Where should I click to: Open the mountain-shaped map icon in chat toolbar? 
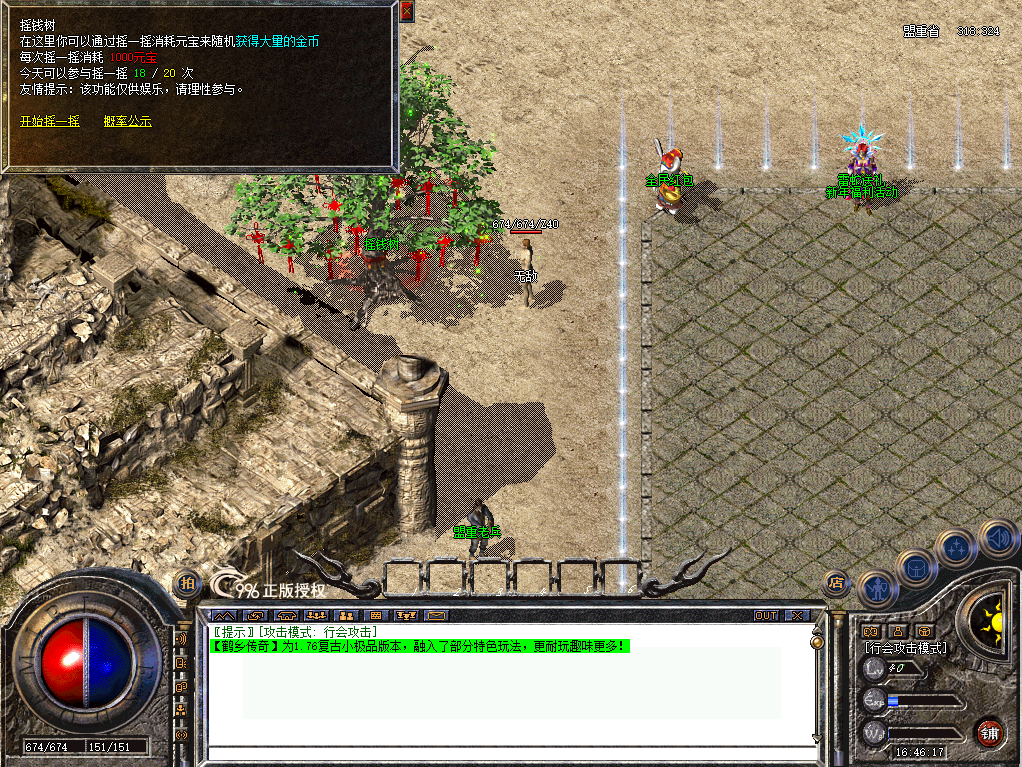click(x=225, y=615)
